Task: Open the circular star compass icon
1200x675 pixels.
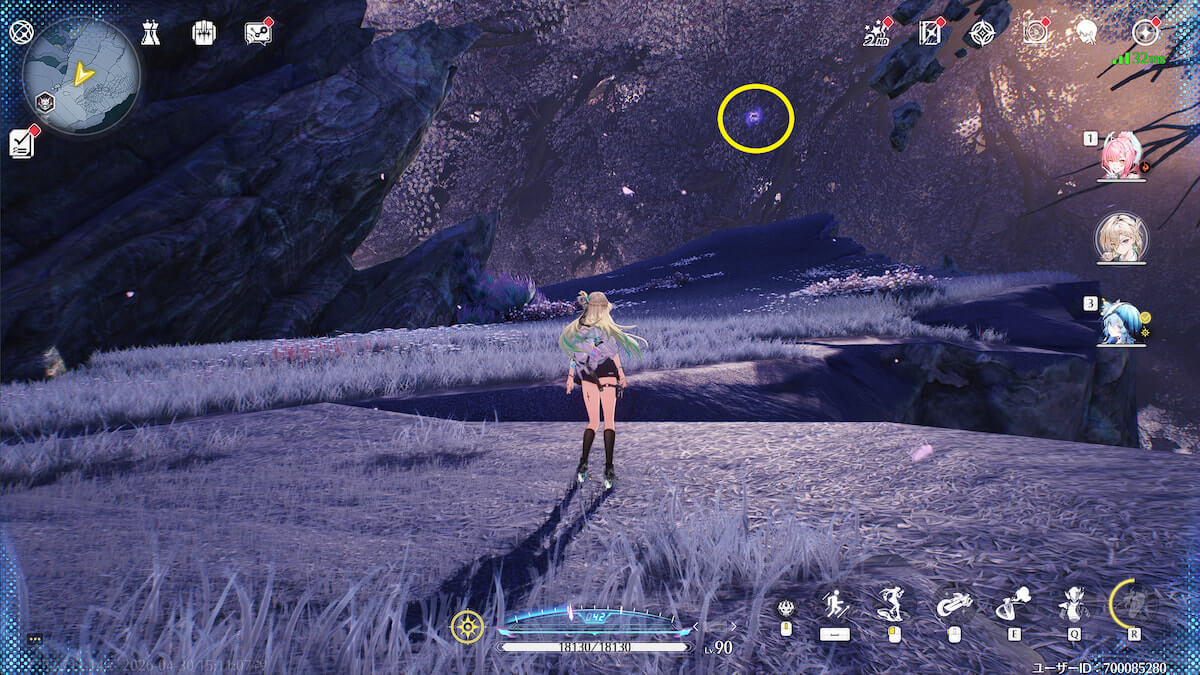Action: (x=1144, y=32)
